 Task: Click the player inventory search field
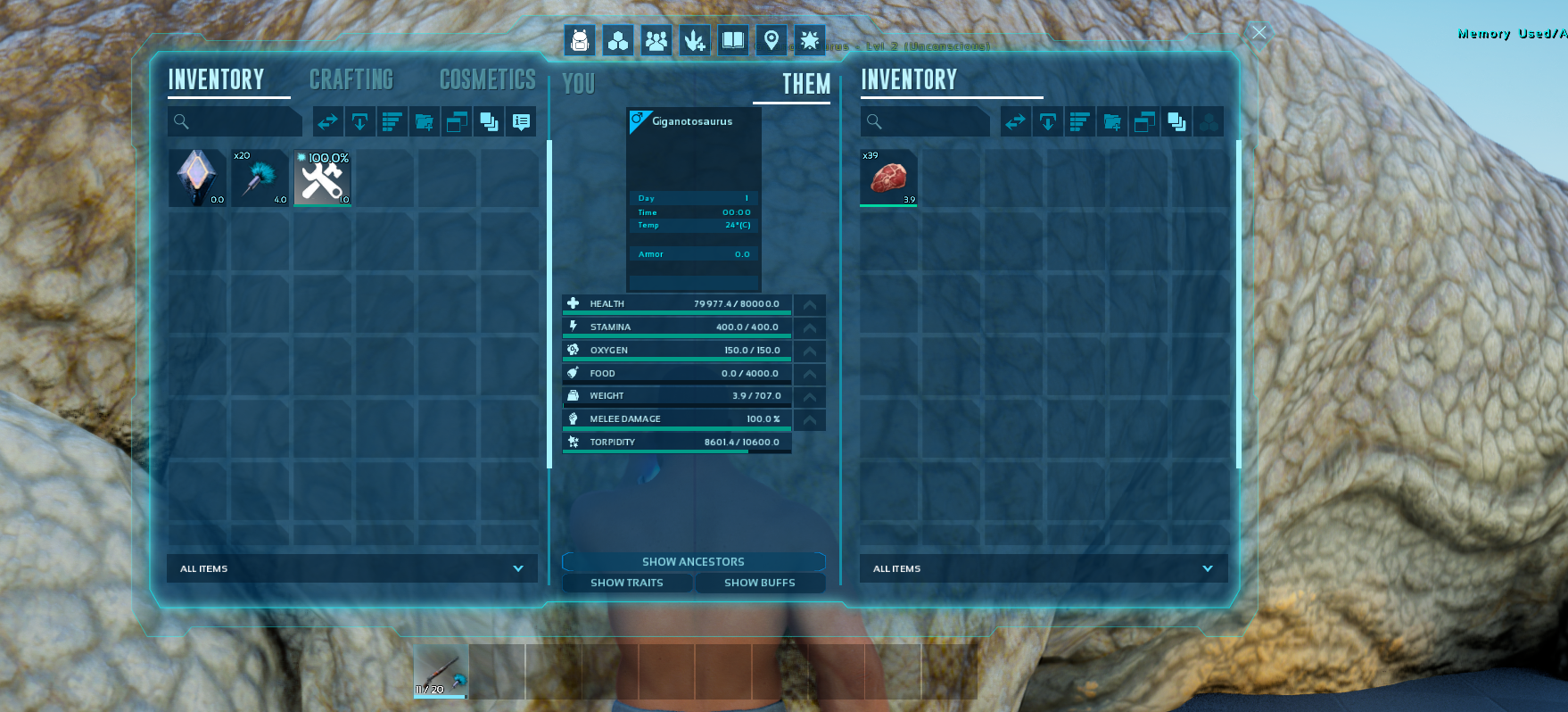click(235, 121)
